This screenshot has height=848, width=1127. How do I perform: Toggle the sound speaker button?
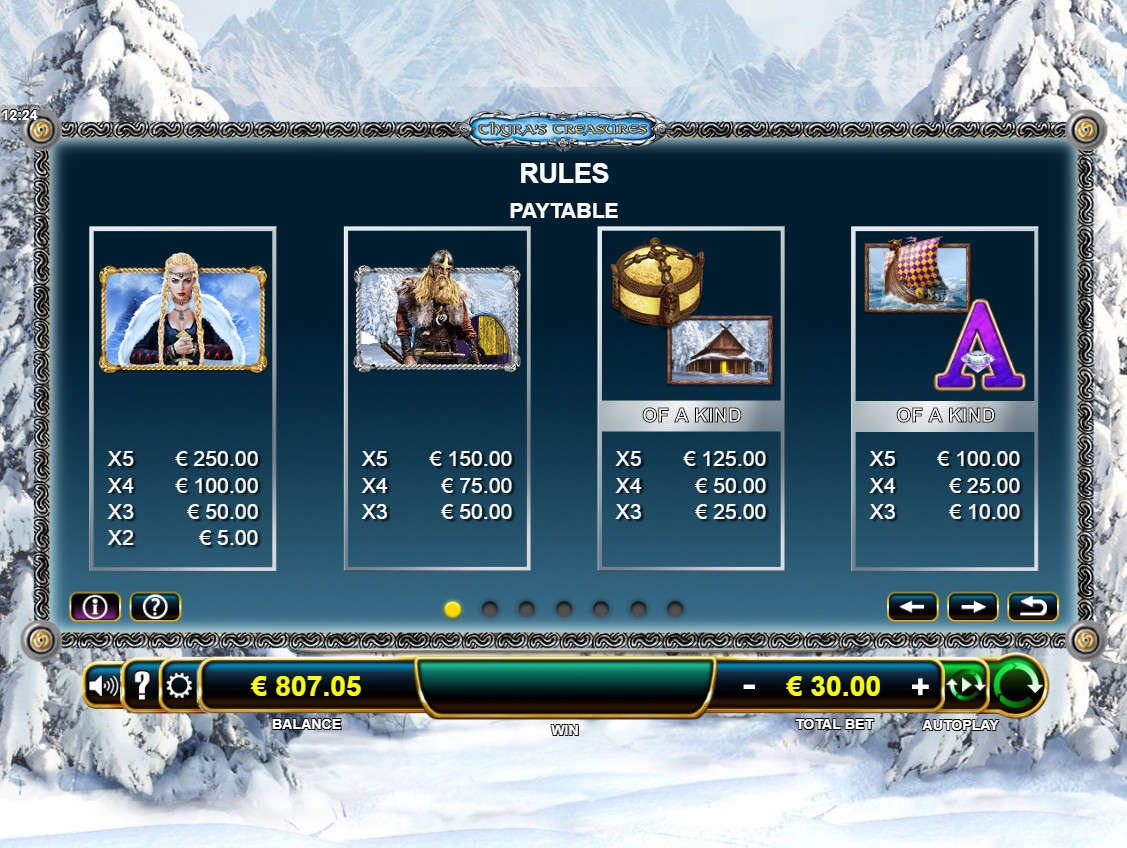pyautogui.click(x=103, y=686)
